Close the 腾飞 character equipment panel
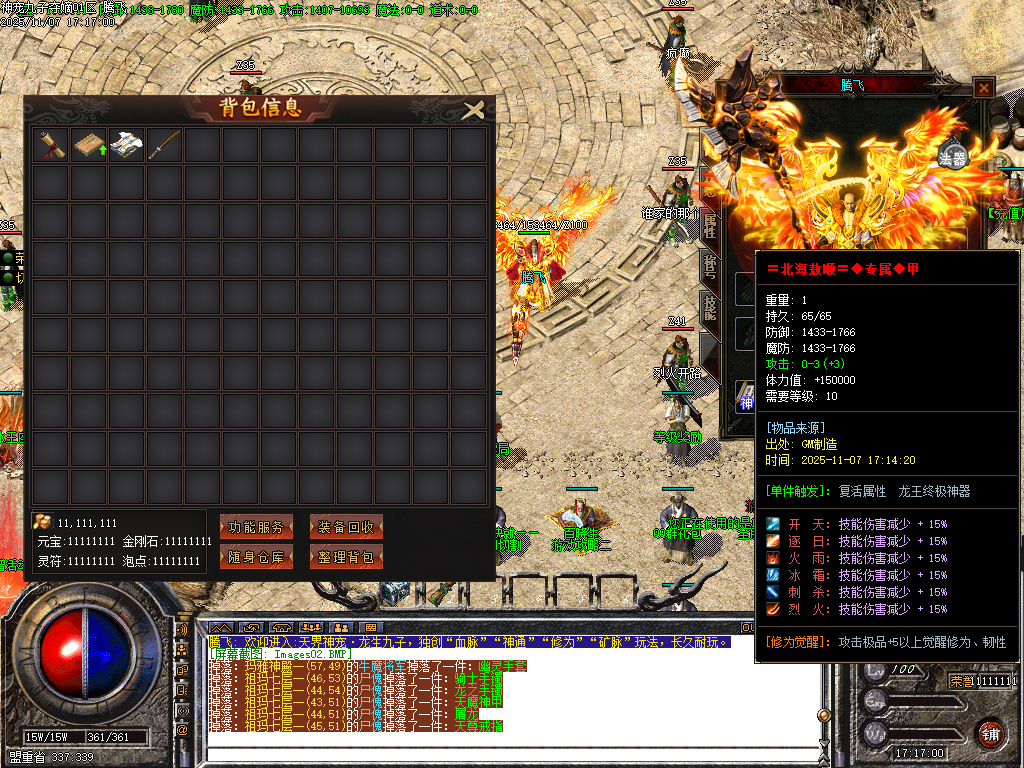The image size is (1024, 768). pos(984,88)
